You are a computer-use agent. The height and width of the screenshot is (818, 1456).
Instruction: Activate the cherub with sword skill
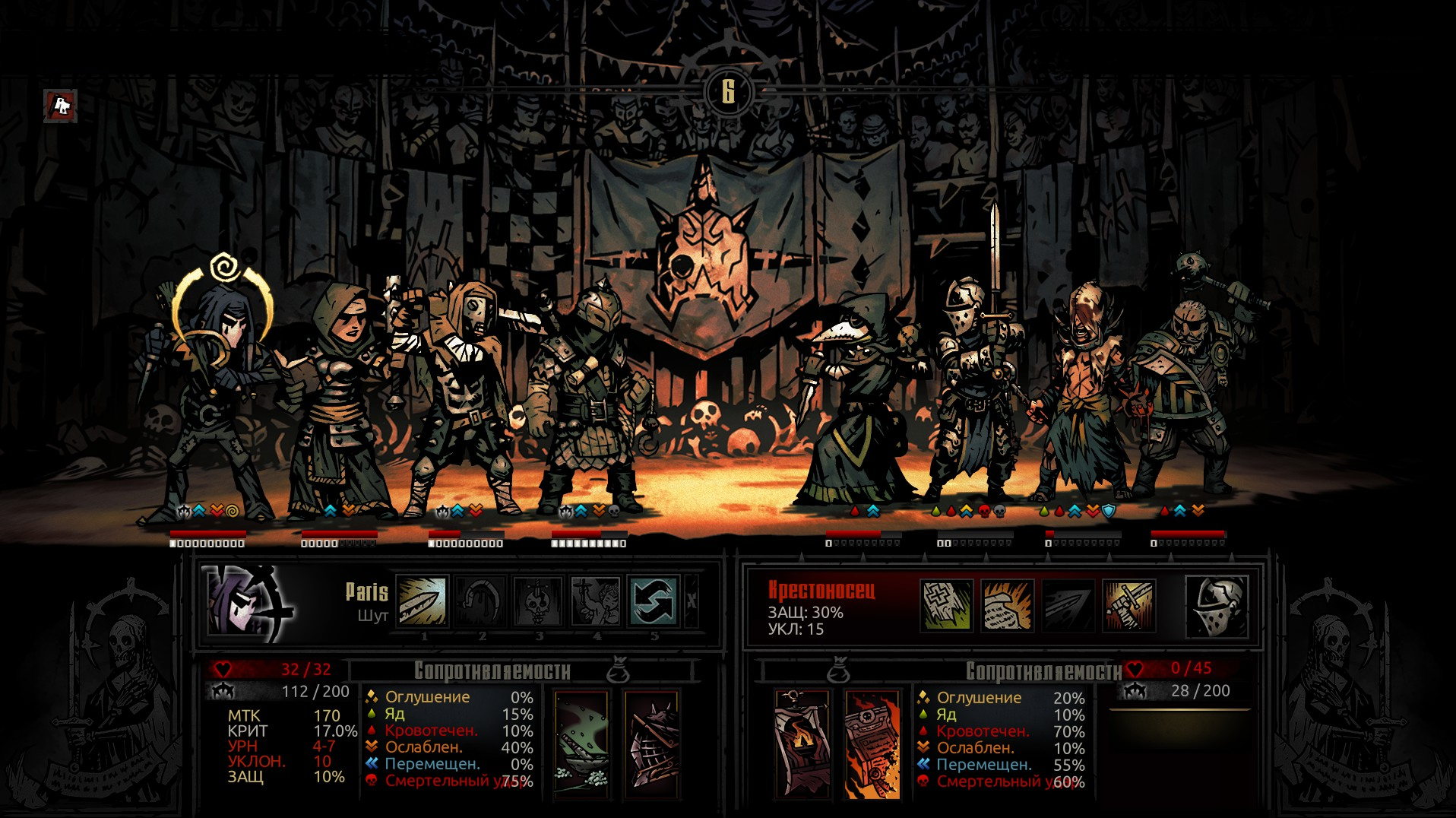596,602
